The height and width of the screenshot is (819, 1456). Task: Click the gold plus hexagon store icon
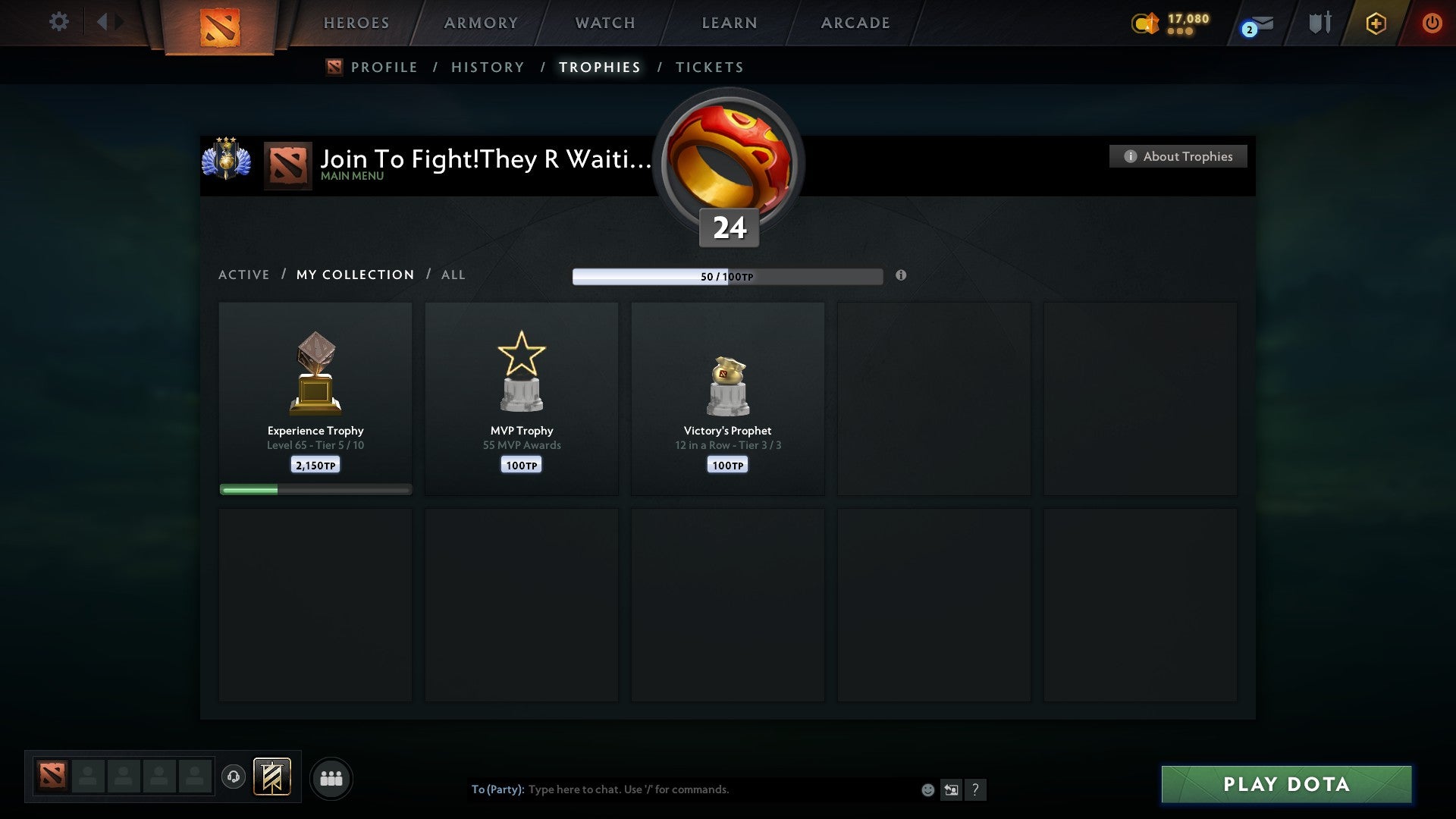coord(1376,23)
